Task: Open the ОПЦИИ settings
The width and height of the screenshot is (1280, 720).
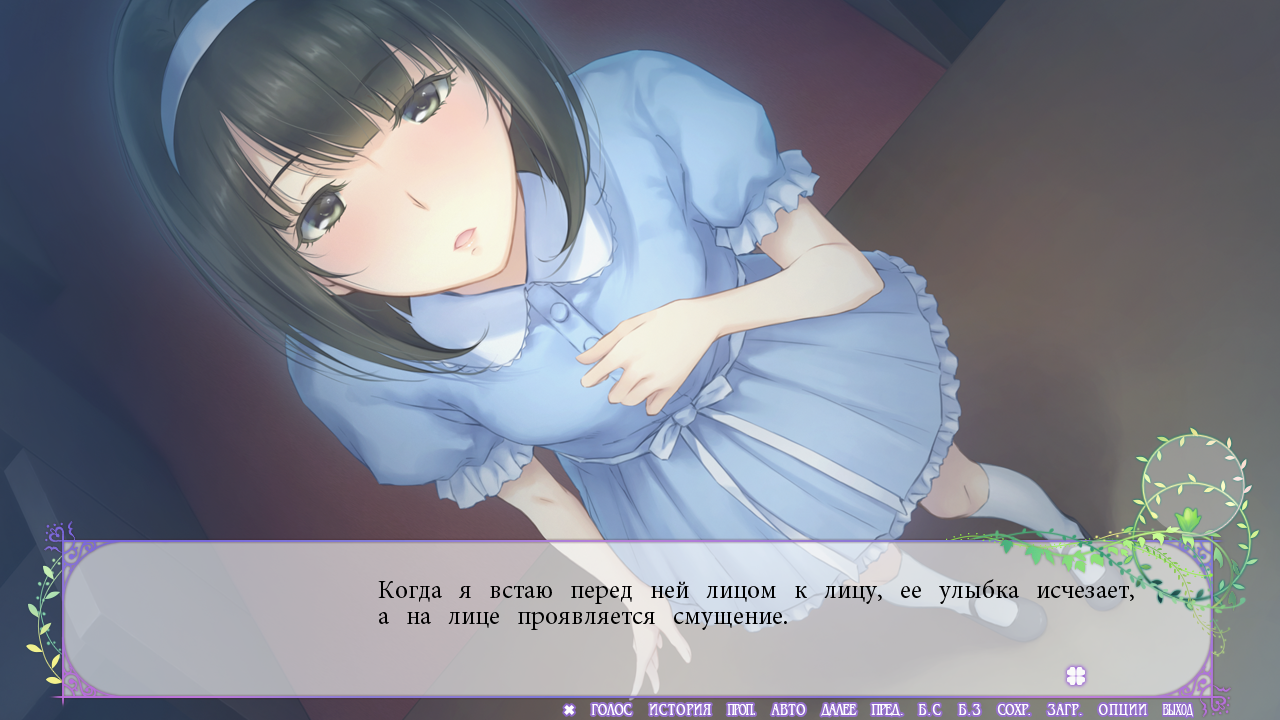Action: tap(1122, 710)
